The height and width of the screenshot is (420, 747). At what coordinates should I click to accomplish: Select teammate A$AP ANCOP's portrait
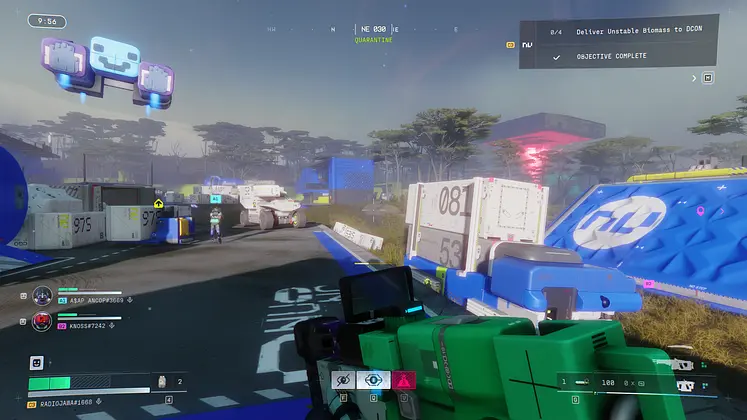[x=42, y=296]
